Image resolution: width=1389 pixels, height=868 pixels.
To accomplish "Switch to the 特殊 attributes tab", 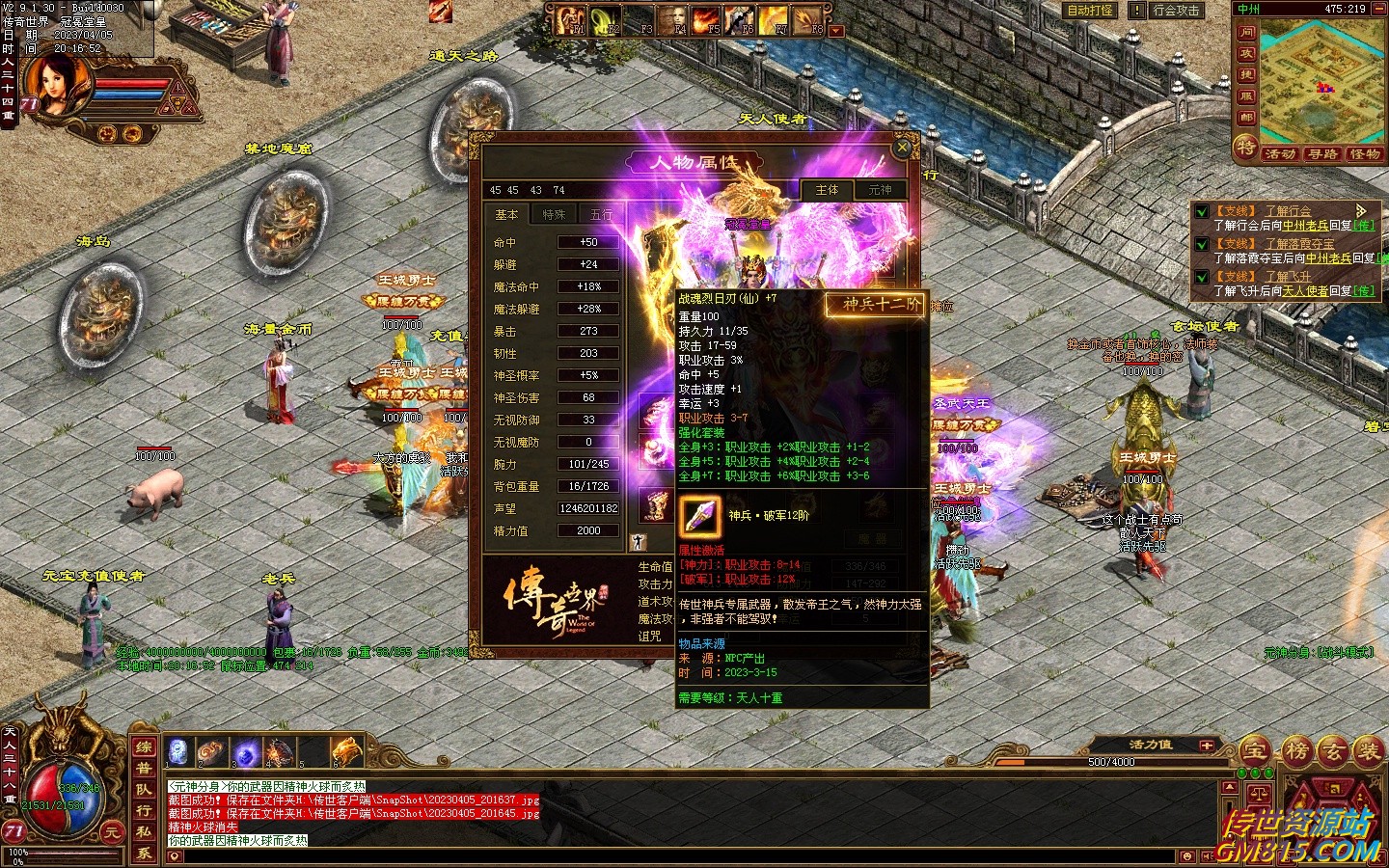I will click(x=554, y=214).
